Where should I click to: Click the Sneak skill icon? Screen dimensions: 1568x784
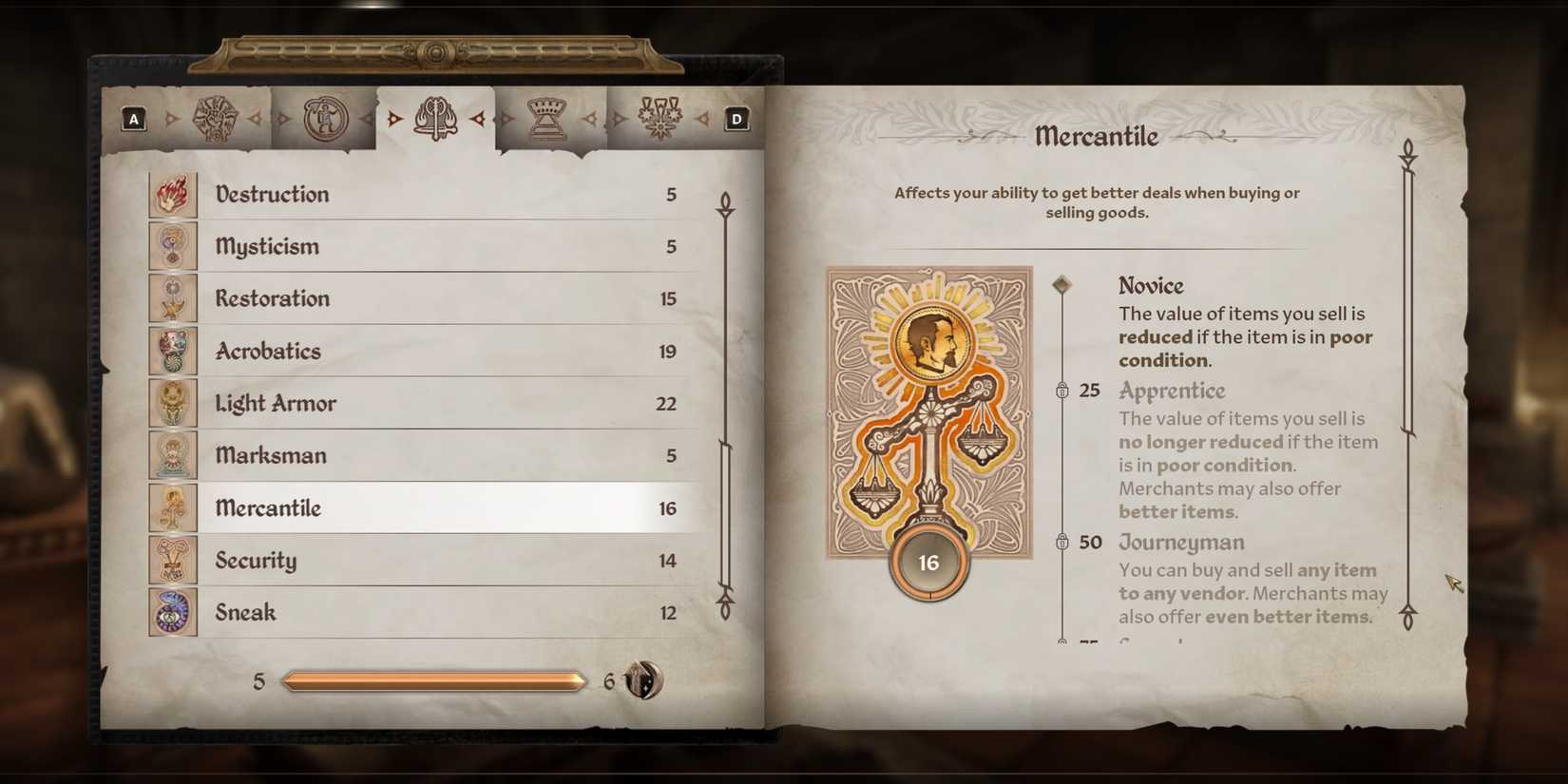coord(172,612)
